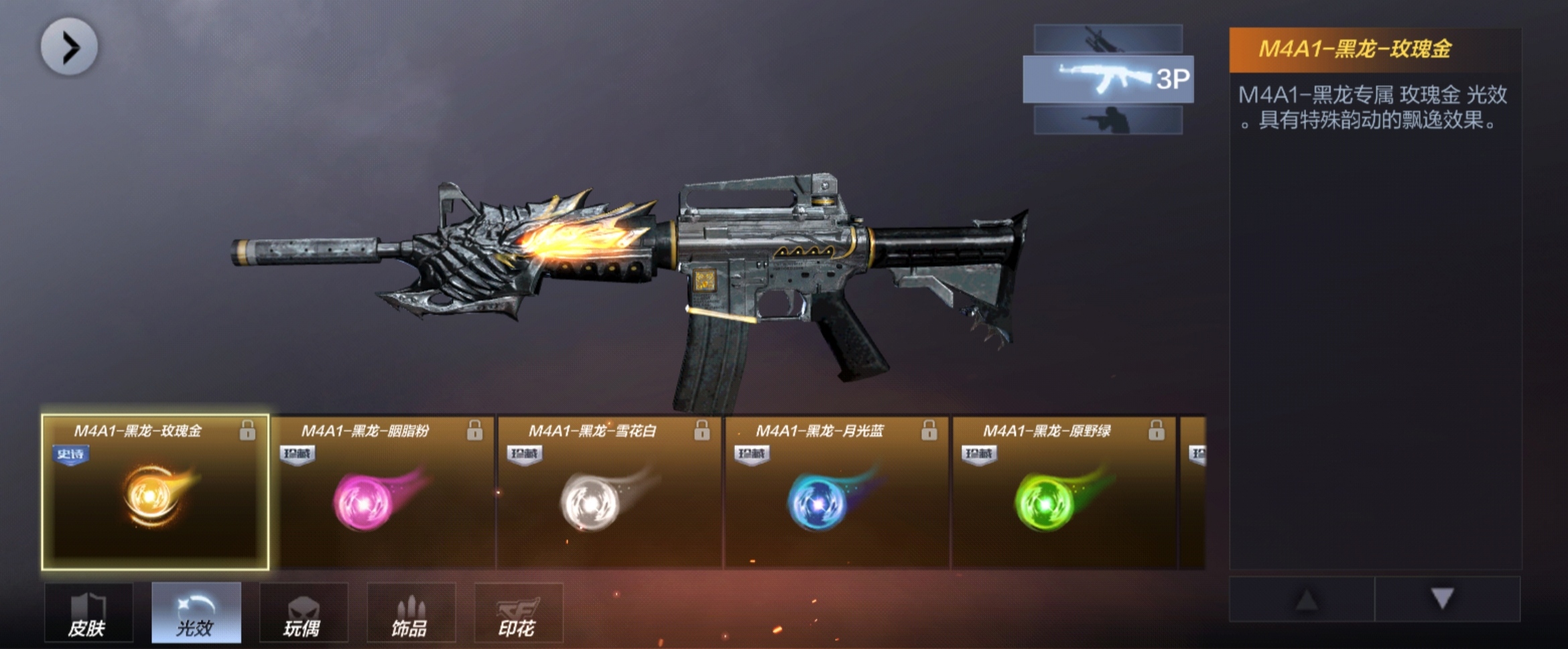Viewport: 1568px width, 649px height.
Task: Switch to the 皮肤 skin customization icon
Action: coord(88,613)
